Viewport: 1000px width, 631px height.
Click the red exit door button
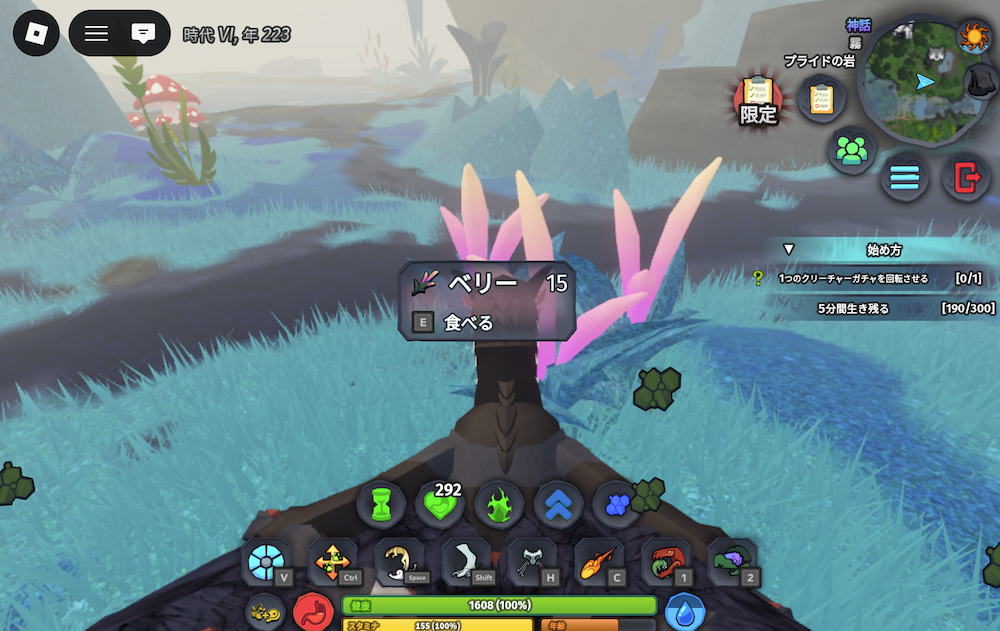pos(966,178)
